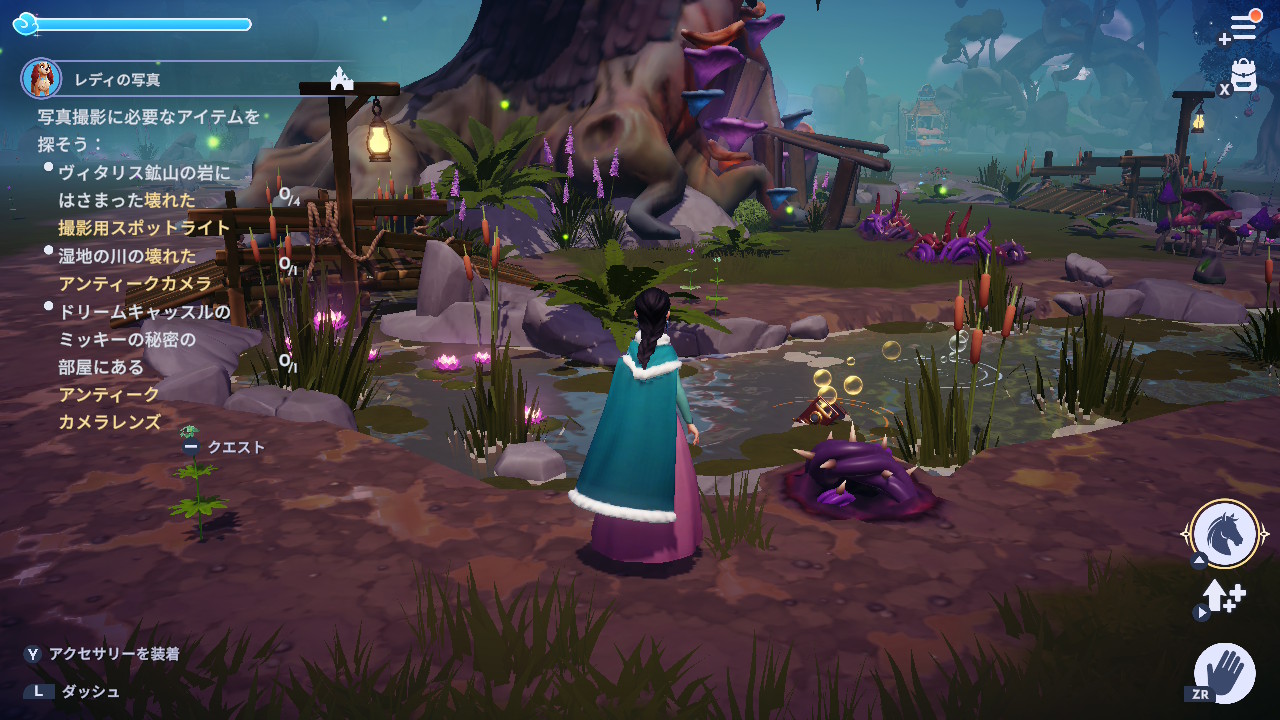Open the main menu list icon
Screen dimensions: 1280x720
coord(1243,27)
